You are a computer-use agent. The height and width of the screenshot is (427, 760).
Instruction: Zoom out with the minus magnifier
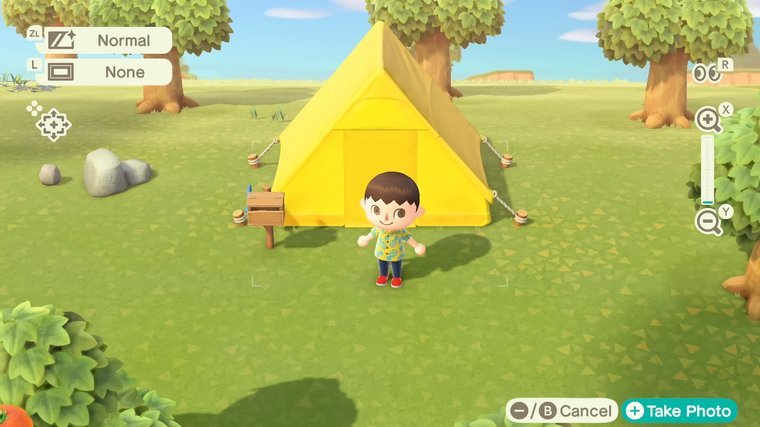709,222
